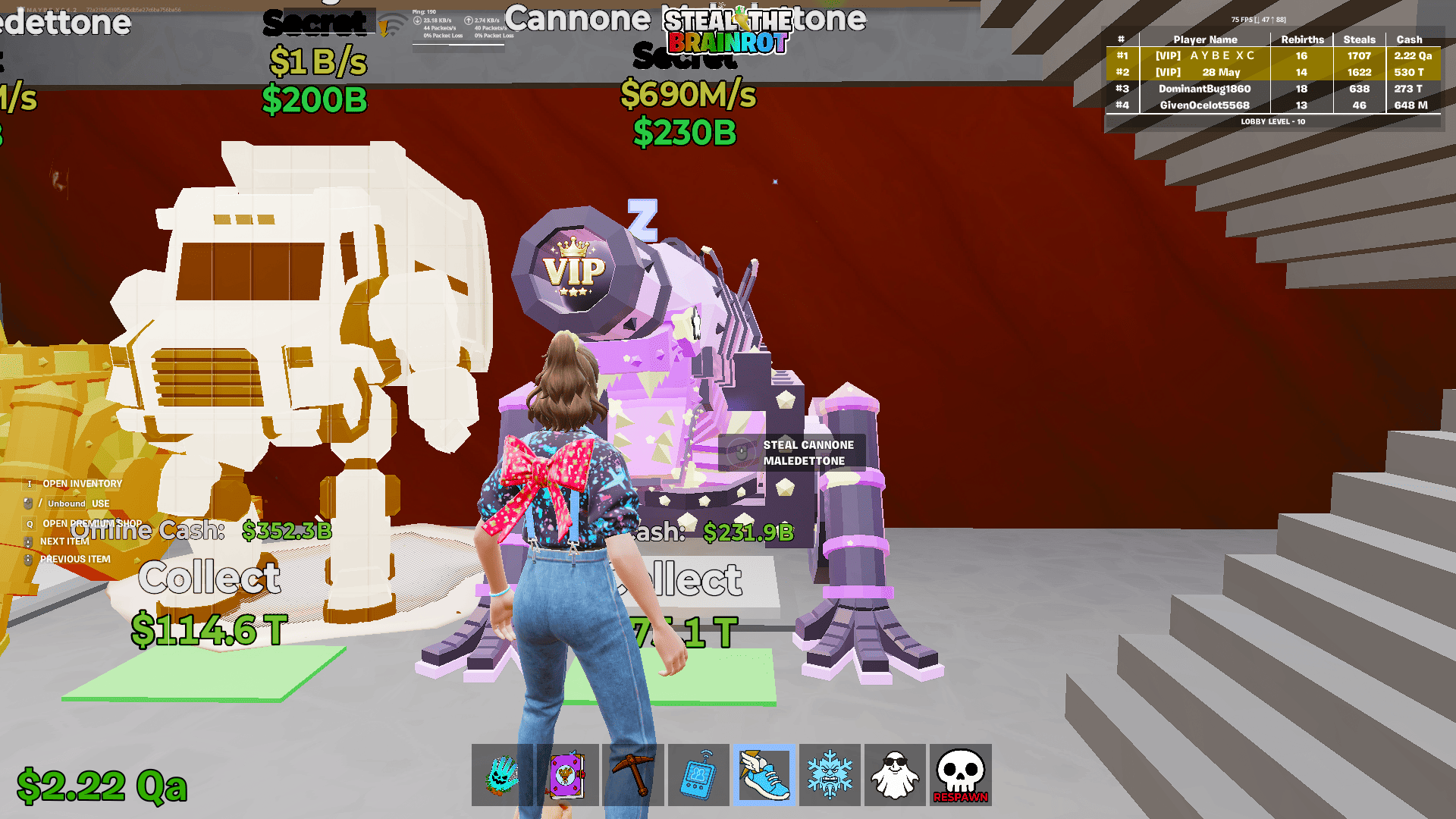Click the skull Respawn hotbar icon
Viewport: 1456px width, 819px height.
(961, 774)
